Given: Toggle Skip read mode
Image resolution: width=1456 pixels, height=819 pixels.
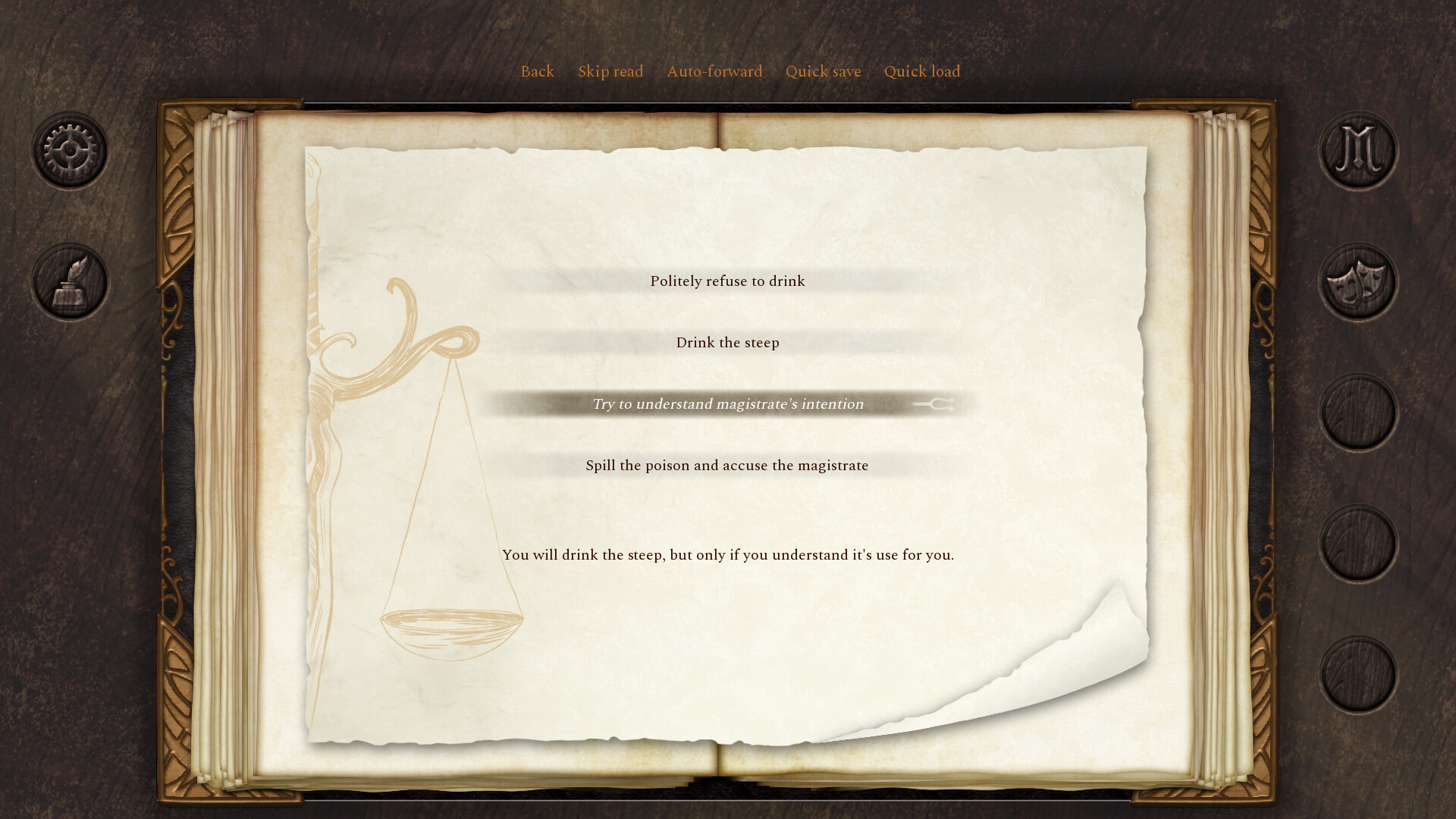Looking at the screenshot, I should click(610, 71).
